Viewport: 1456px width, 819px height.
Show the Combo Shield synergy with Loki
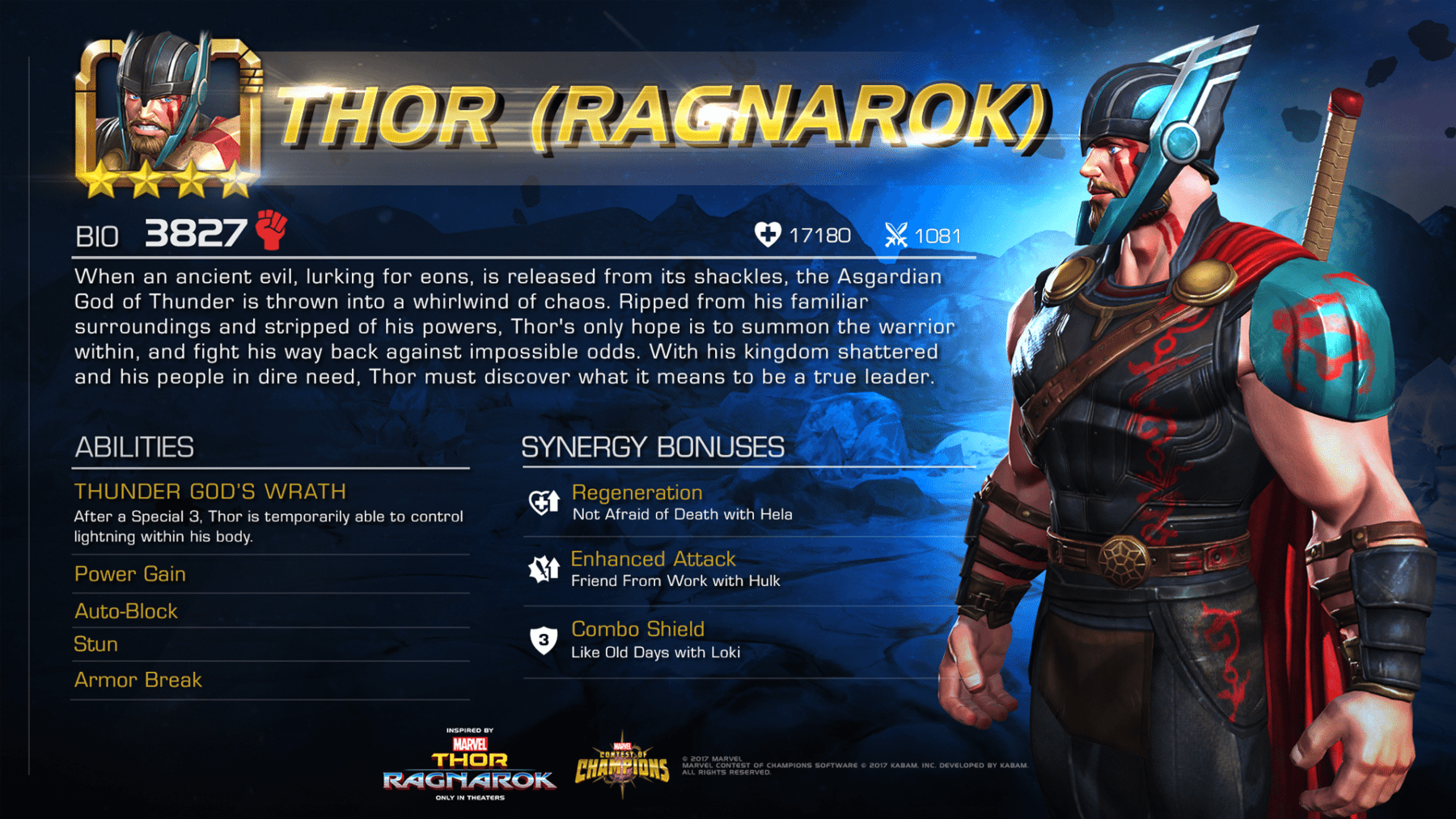637,629
